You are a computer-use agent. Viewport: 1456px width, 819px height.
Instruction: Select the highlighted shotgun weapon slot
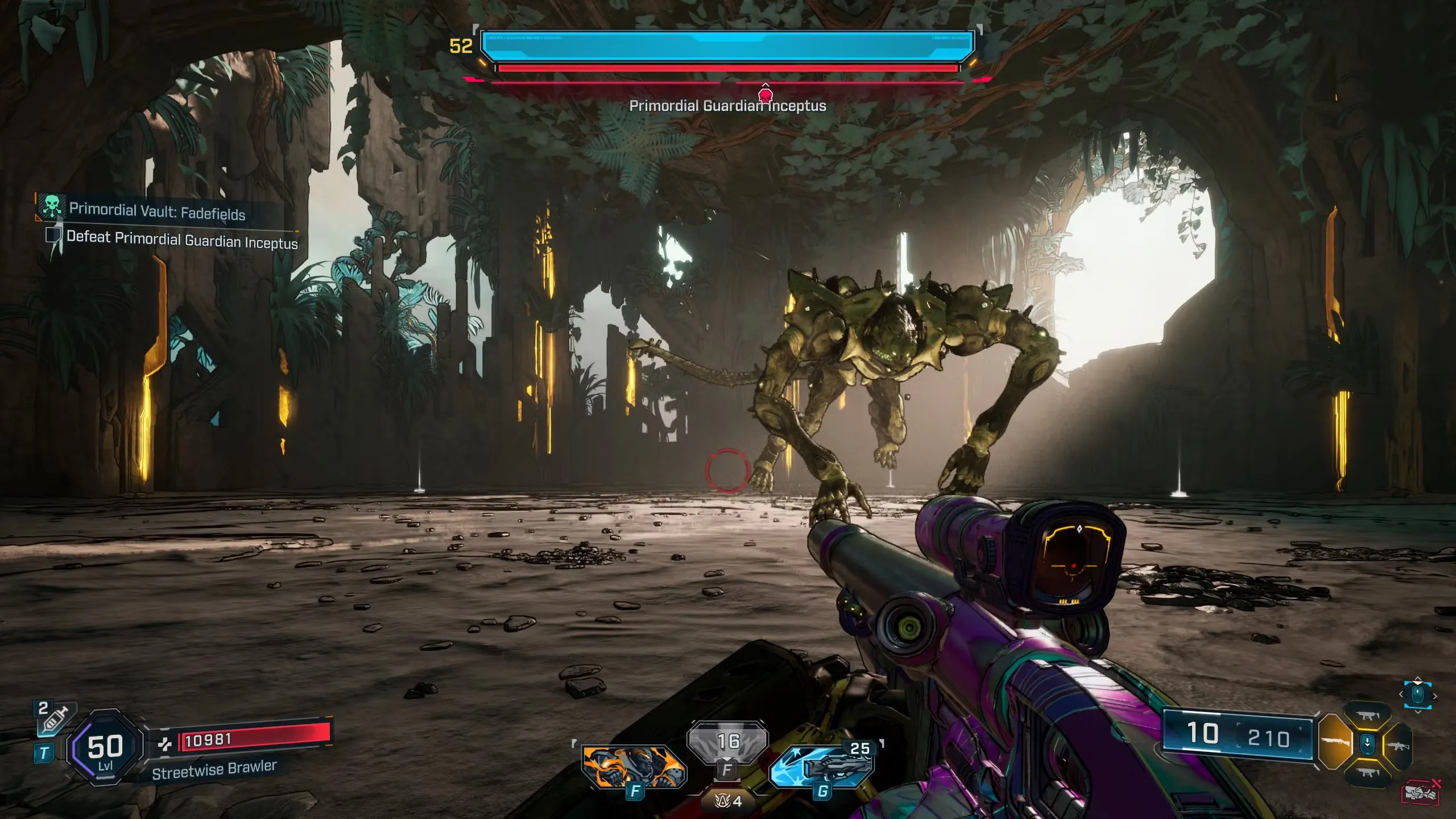click(1335, 742)
